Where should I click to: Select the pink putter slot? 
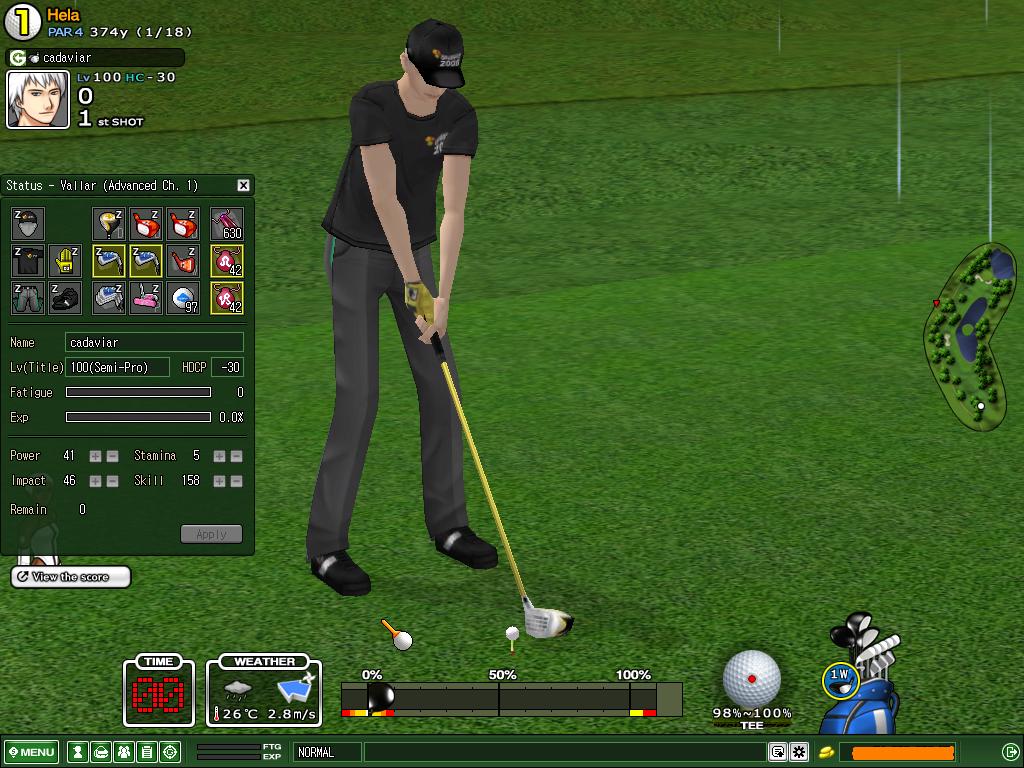coord(146,298)
